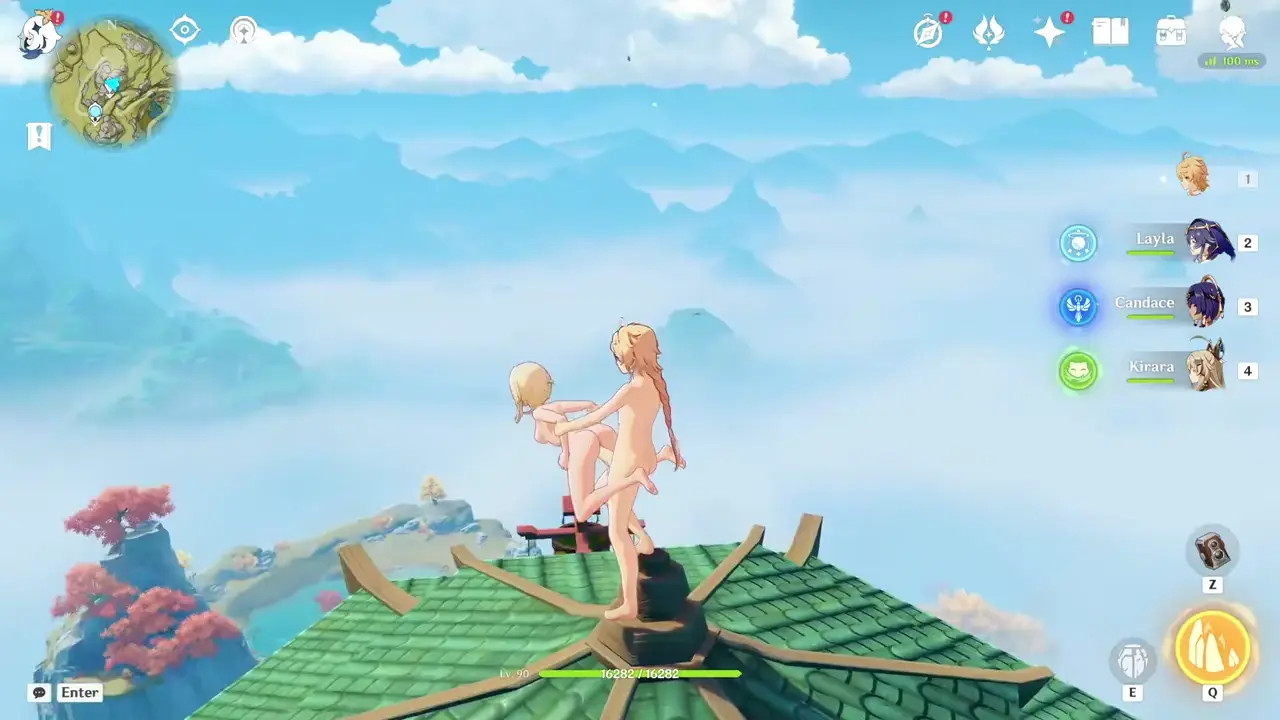The image size is (1280, 720).
Task: Open the compass events icon
Action: (x=929, y=32)
